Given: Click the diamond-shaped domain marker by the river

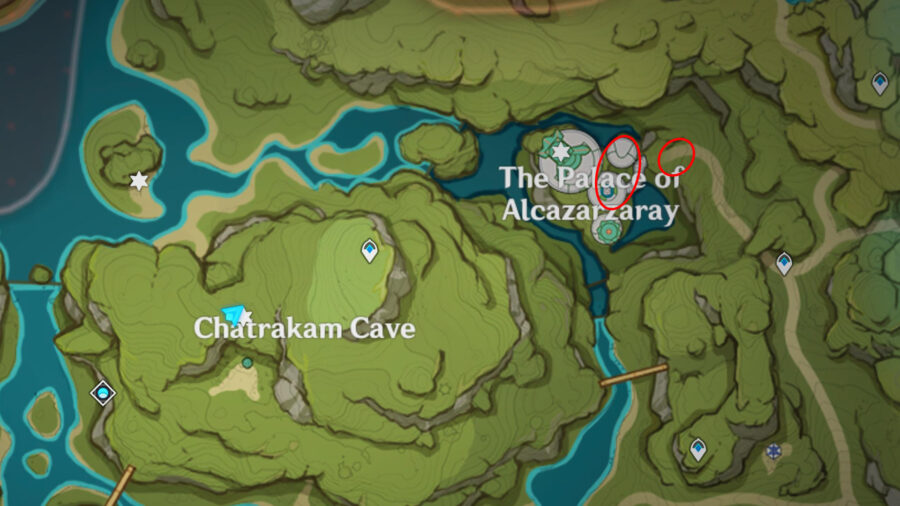Looking at the screenshot, I should [x=103, y=393].
